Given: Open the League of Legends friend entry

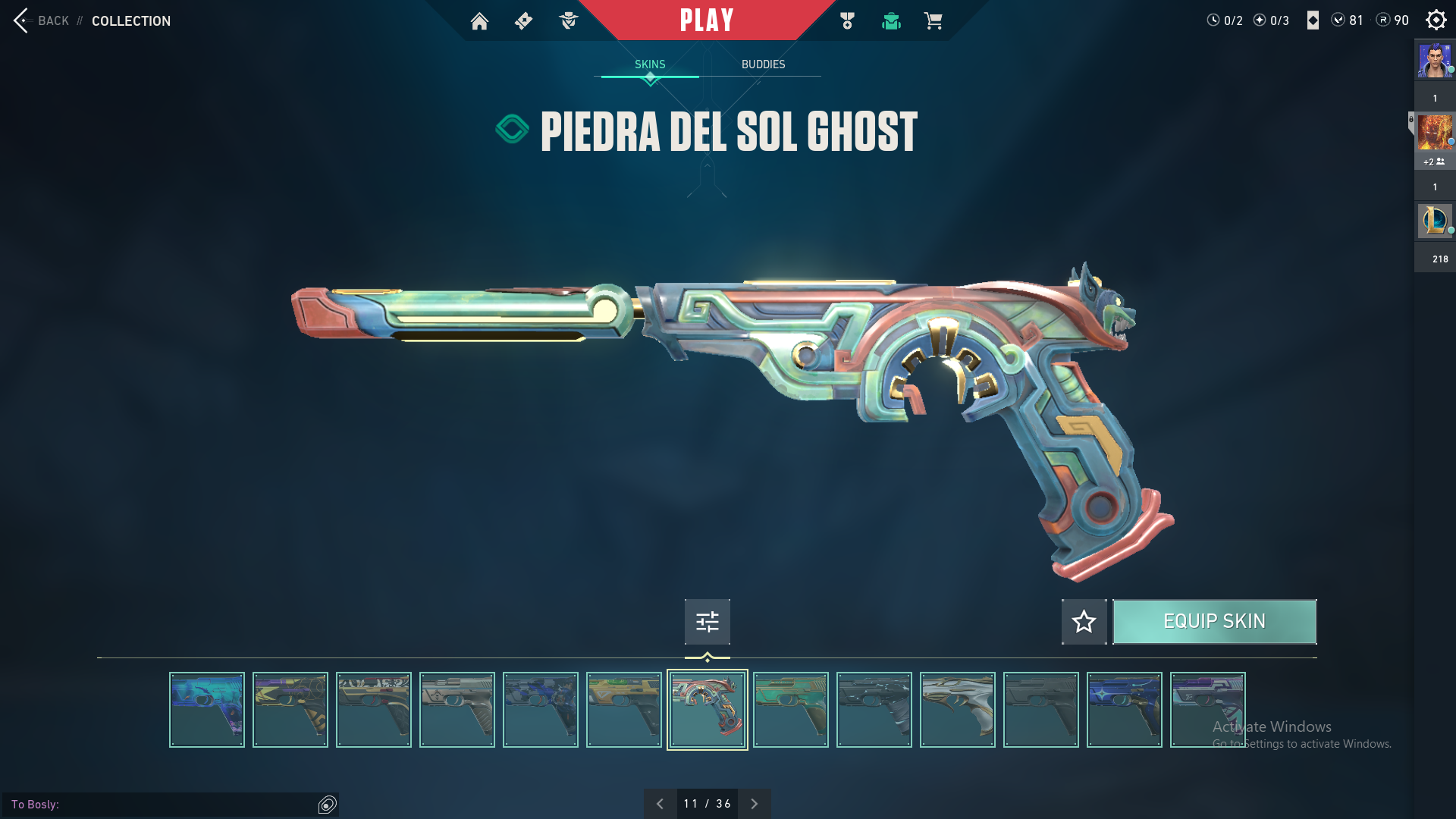Looking at the screenshot, I should (x=1435, y=221).
